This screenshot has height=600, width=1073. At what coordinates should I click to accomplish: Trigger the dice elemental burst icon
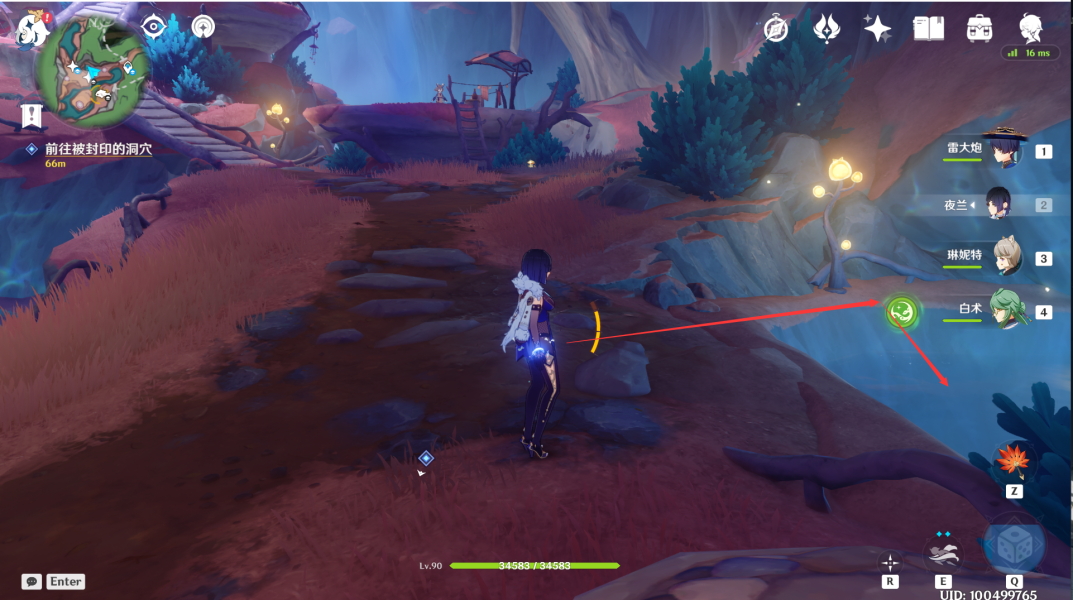tap(1014, 545)
